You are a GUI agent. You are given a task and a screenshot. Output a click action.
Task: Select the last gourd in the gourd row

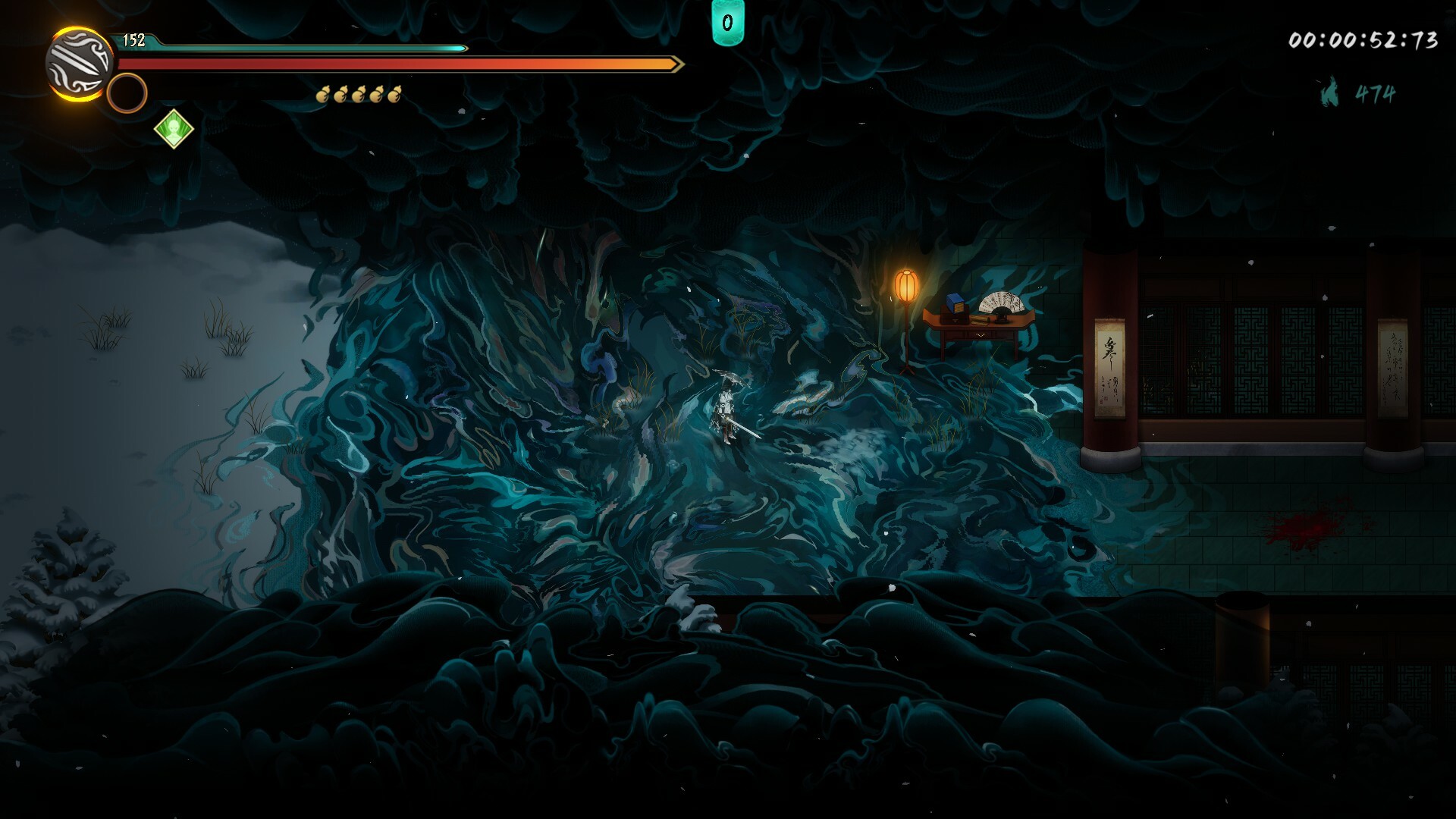tap(395, 95)
